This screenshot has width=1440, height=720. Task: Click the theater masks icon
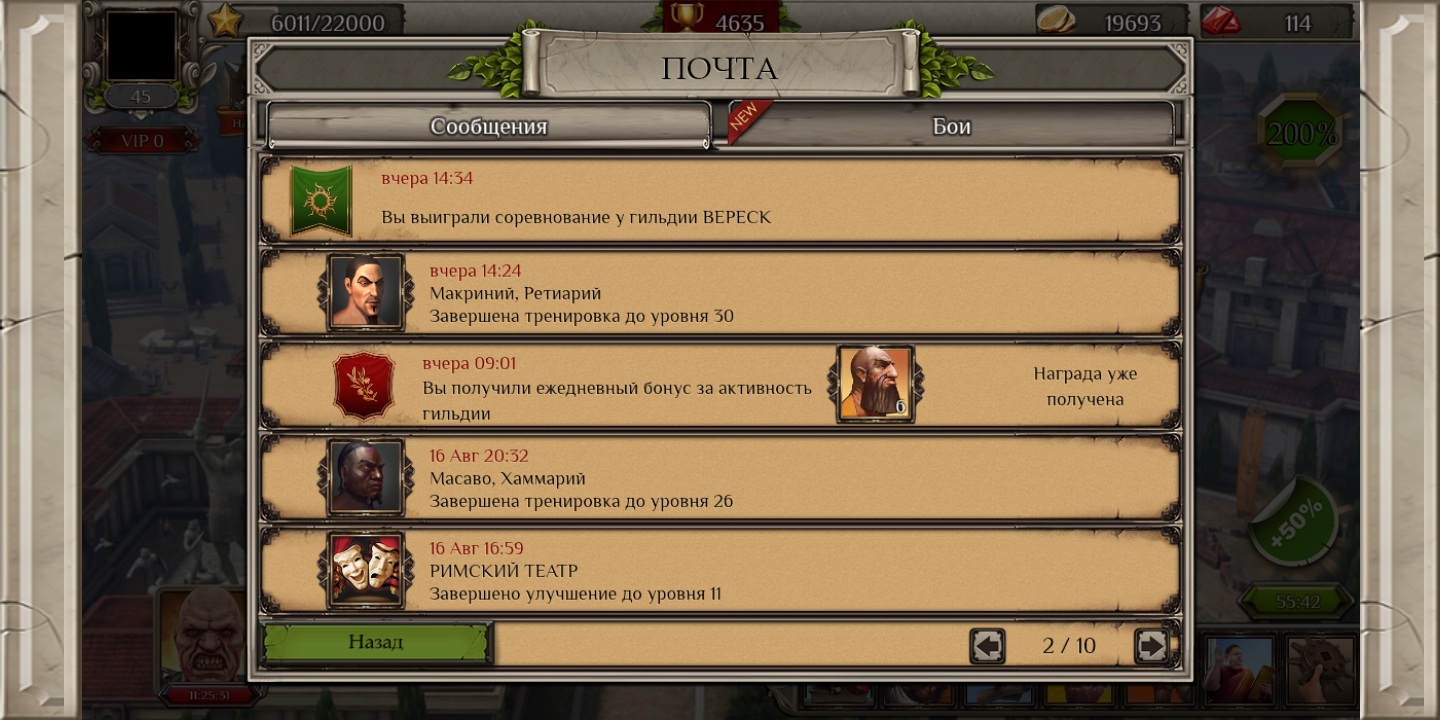coord(365,570)
